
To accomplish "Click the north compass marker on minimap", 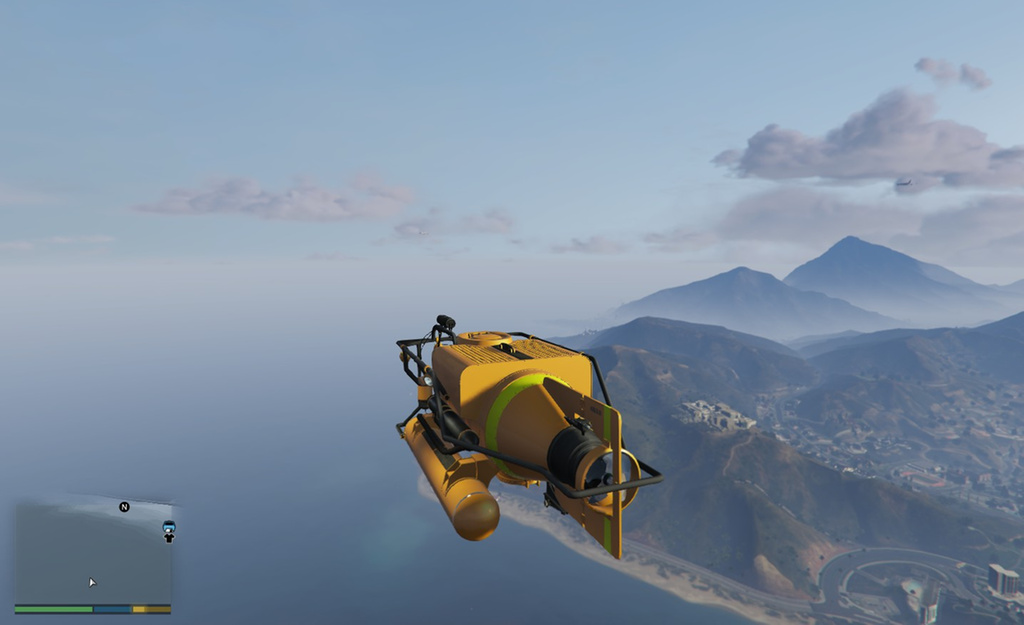I will pyautogui.click(x=124, y=507).
